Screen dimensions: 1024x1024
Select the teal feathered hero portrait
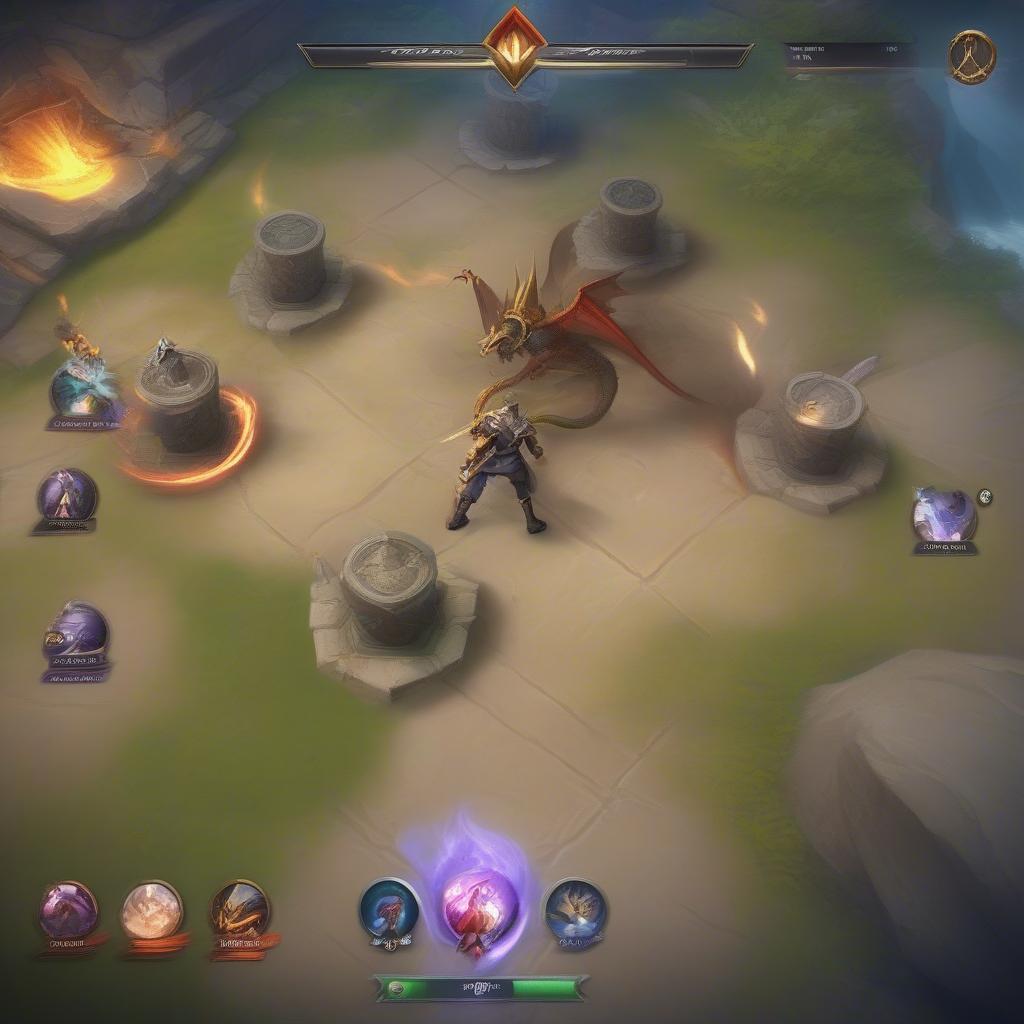[84, 388]
